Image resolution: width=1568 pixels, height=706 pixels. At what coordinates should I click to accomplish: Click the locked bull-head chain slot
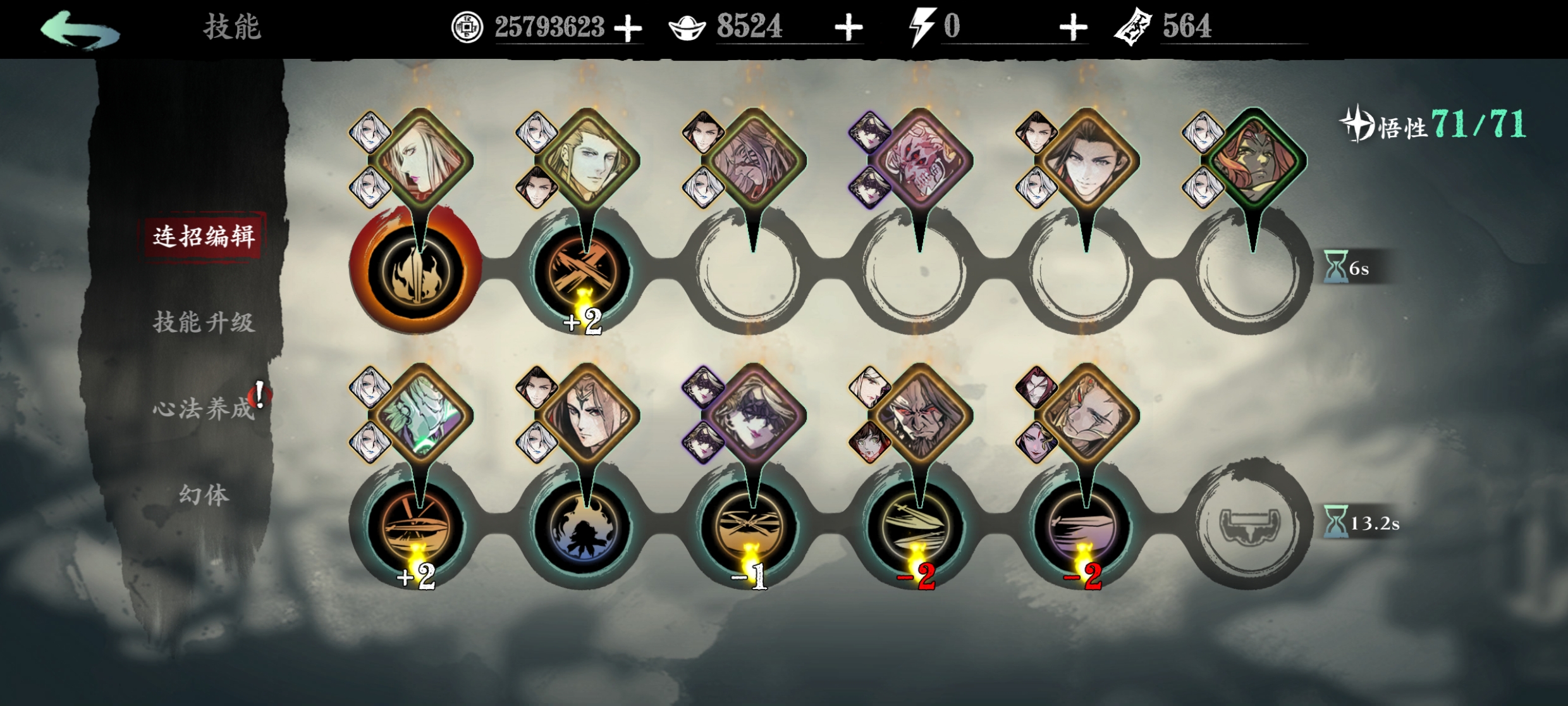pos(1250,525)
